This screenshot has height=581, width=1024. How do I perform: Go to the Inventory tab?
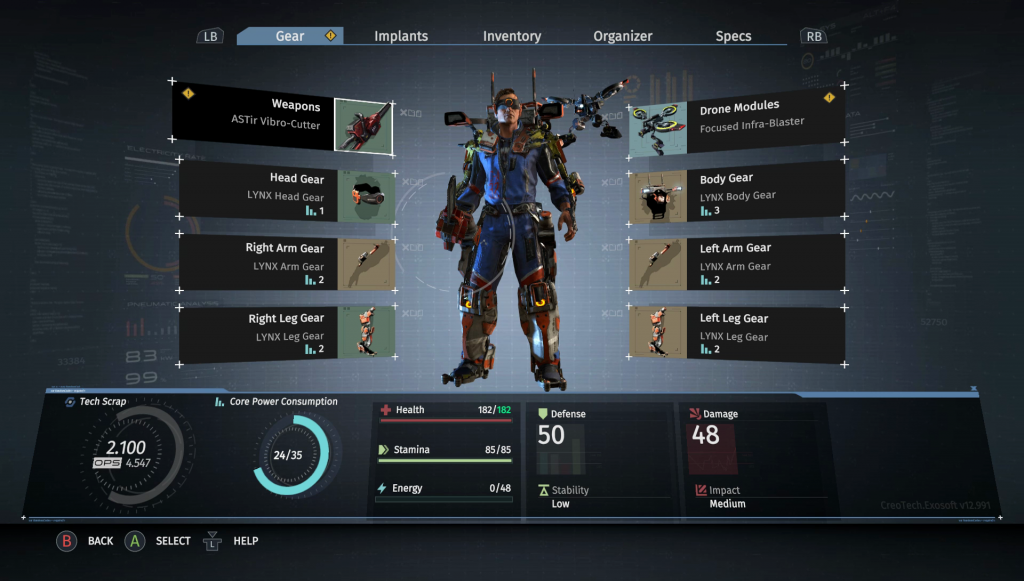[512, 36]
